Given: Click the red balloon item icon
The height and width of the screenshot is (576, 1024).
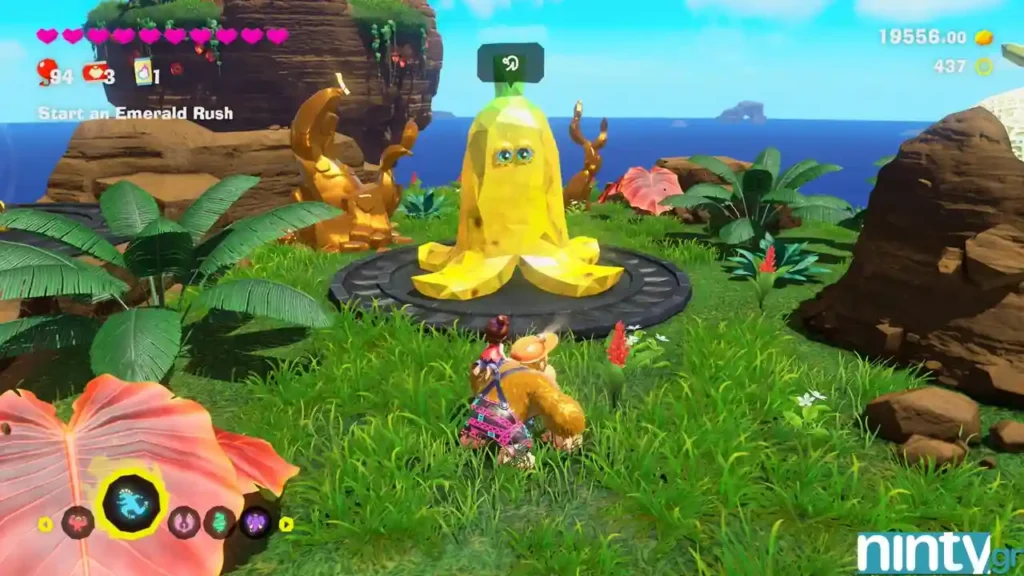Looking at the screenshot, I should click(x=46, y=71).
